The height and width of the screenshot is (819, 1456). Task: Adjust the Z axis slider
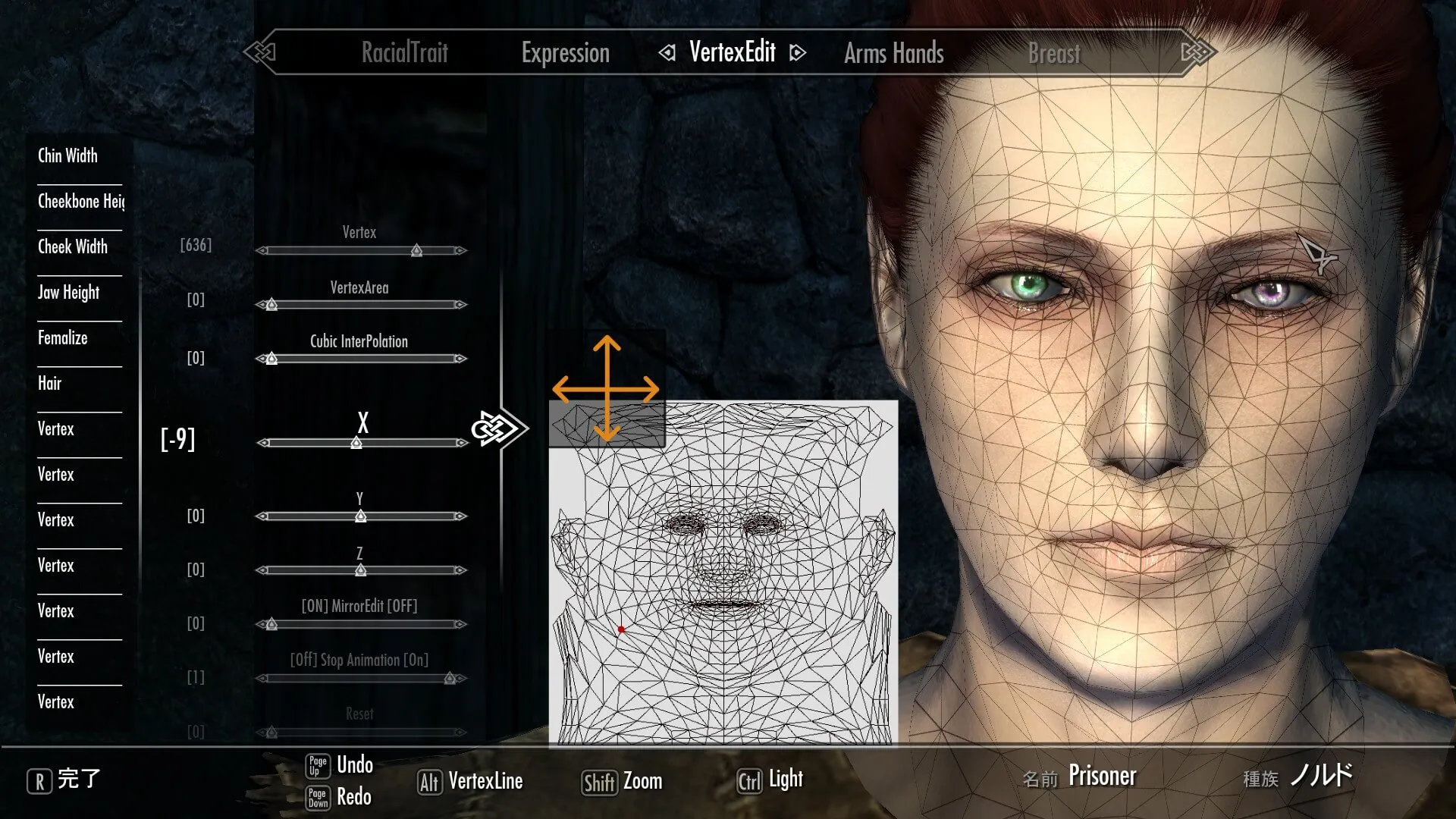361,570
